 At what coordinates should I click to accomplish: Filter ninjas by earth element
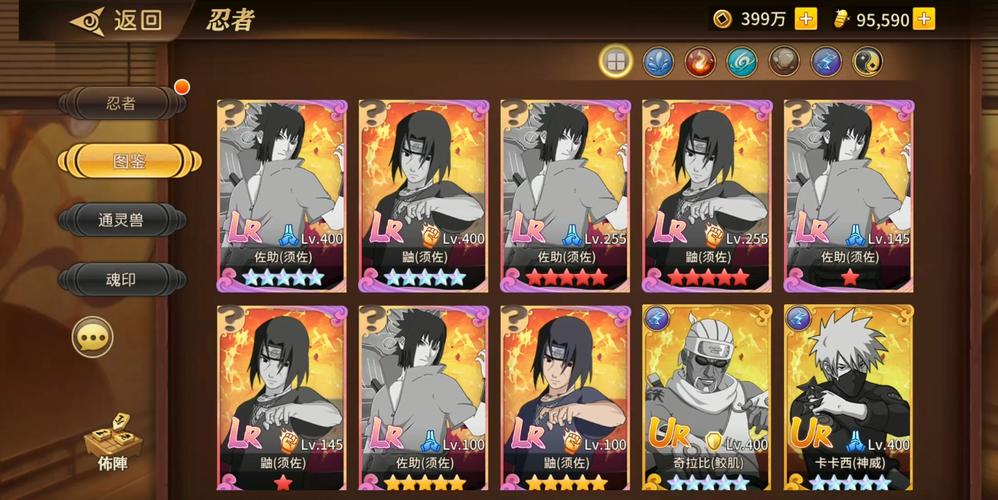click(783, 62)
